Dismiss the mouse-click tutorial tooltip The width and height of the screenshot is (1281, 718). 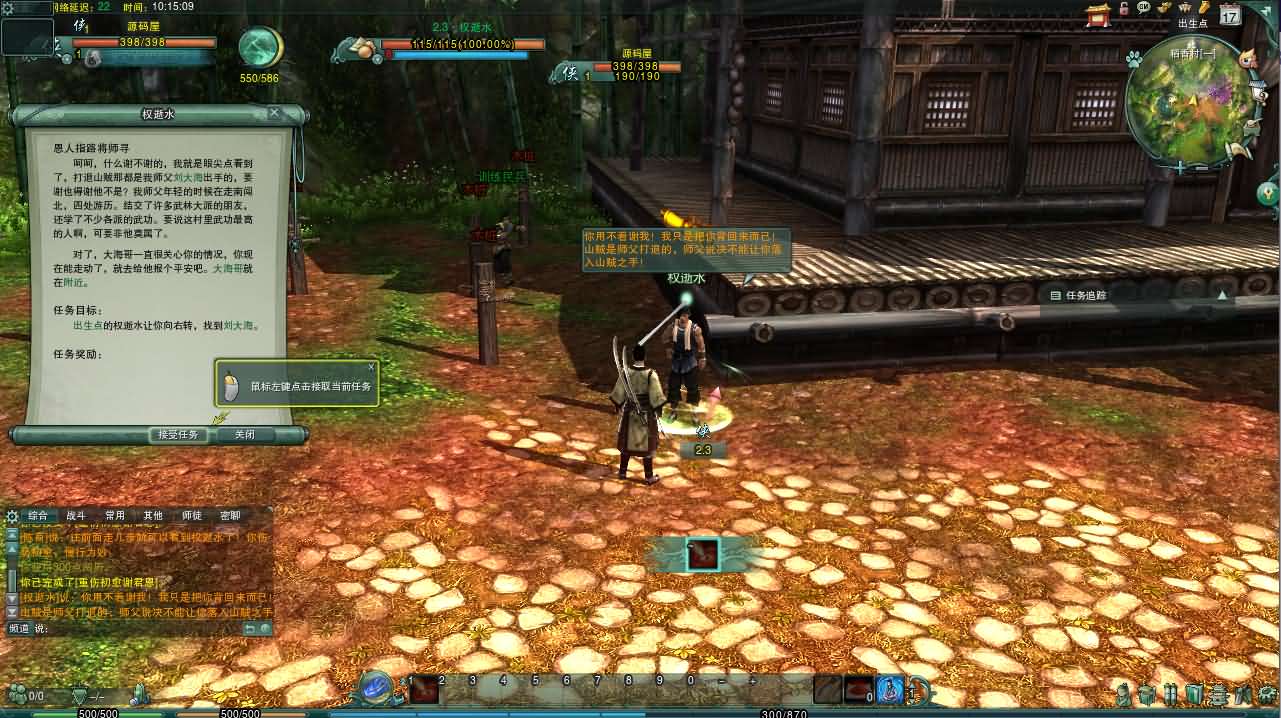point(371,367)
